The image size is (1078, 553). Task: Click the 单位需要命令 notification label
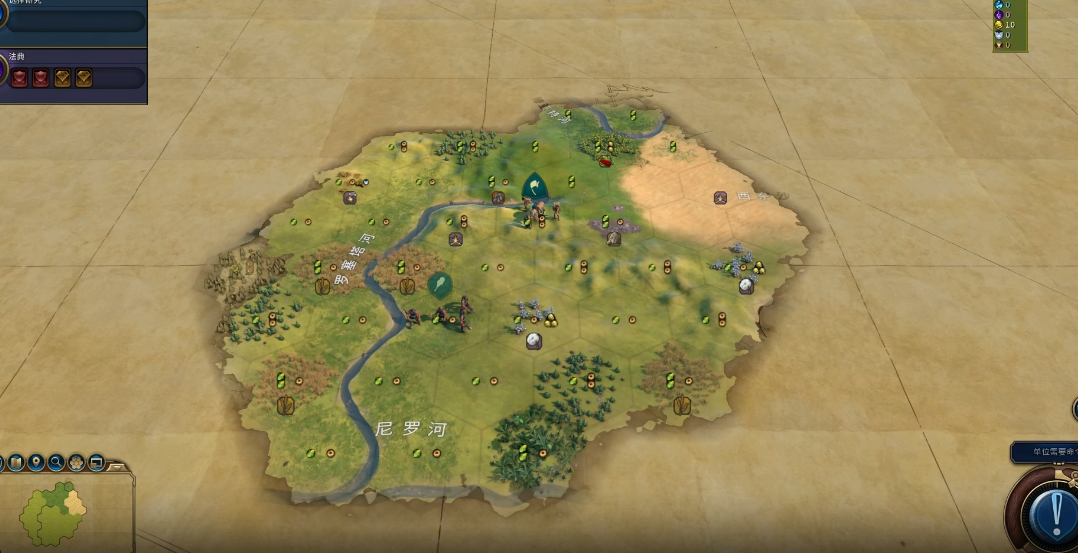click(1045, 452)
